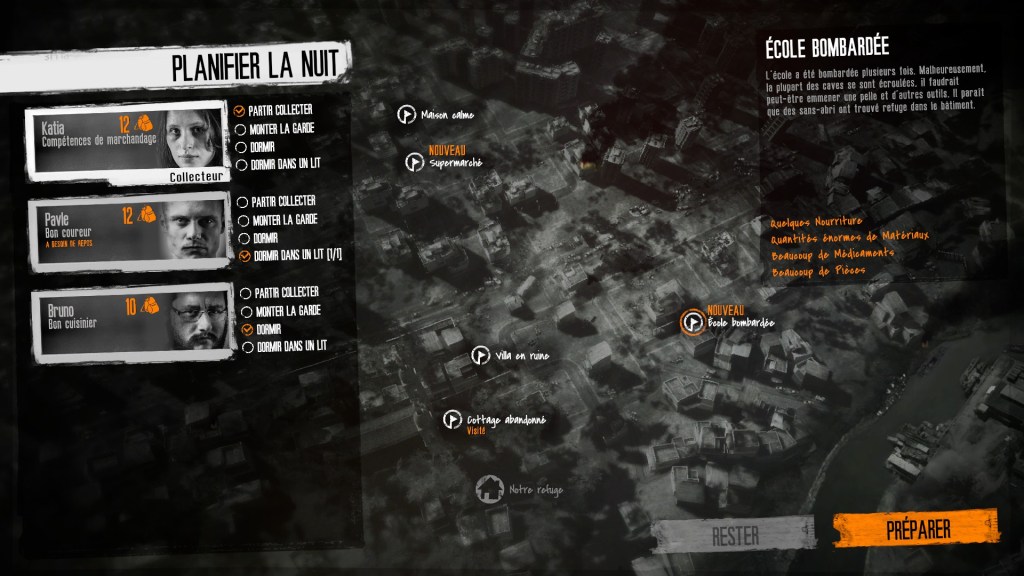Image resolution: width=1024 pixels, height=576 pixels.
Task: Click Katia's character portrait card
Action: pos(127,141)
